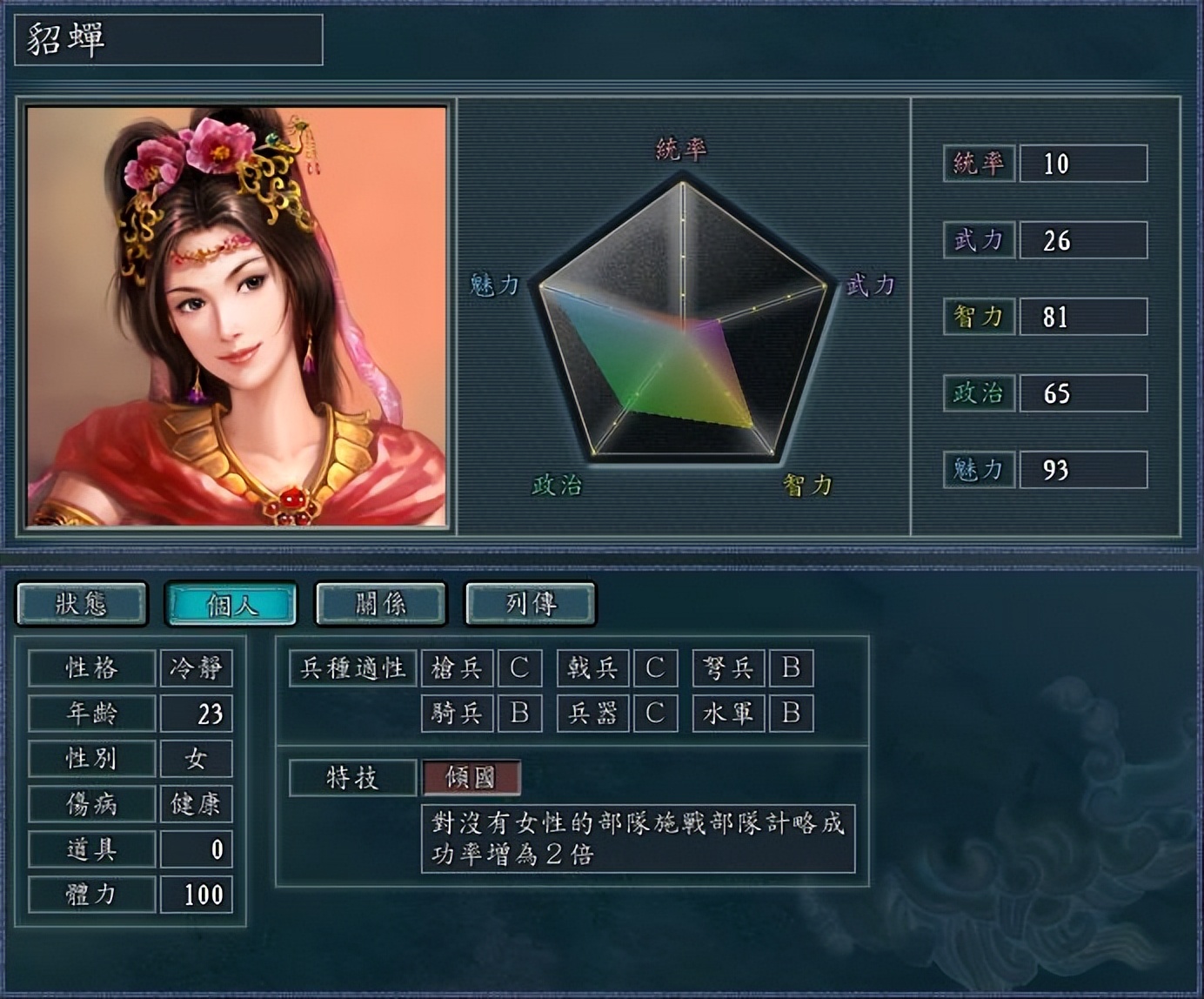The width and height of the screenshot is (1204, 999).
Task: Click the 魅力 stat label icon
Action: (x=978, y=469)
